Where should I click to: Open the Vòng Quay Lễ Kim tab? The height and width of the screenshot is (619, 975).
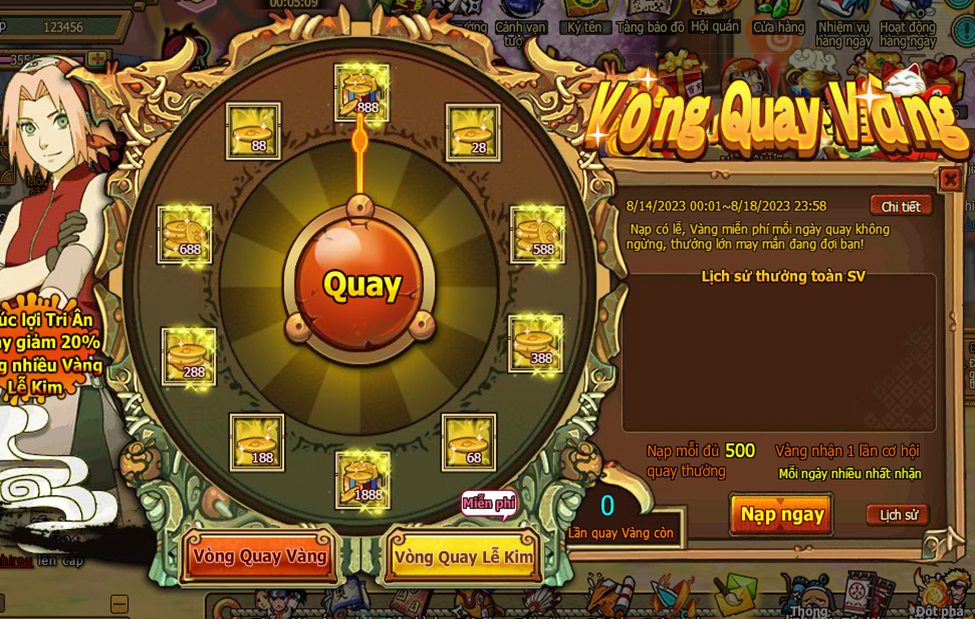464,557
